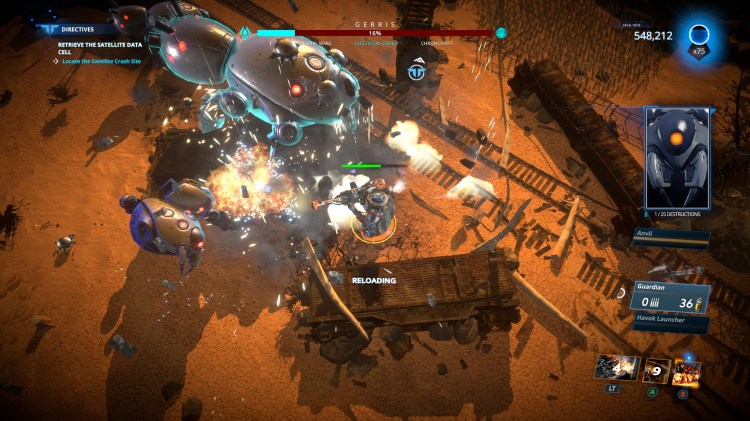The height and width of the screenshot is (421, 750).
Task: Open the Directives objective tracker
Action: [x=76, y=30]
